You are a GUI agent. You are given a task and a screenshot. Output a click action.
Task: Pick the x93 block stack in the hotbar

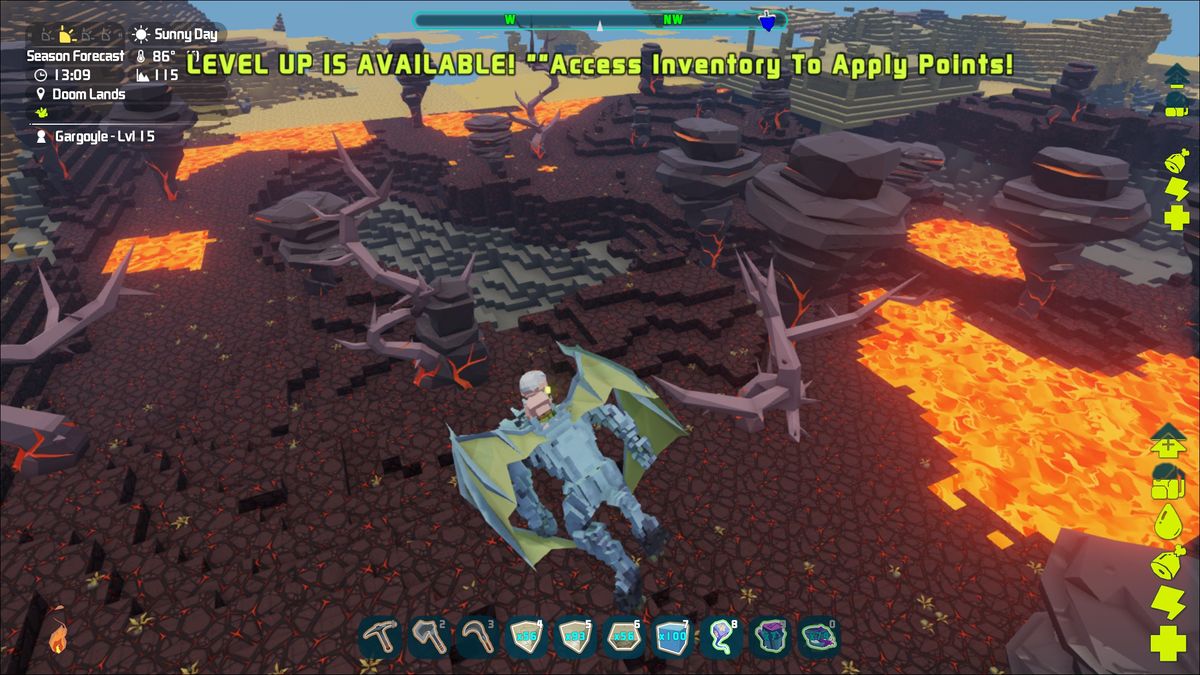tap(574, 637)
